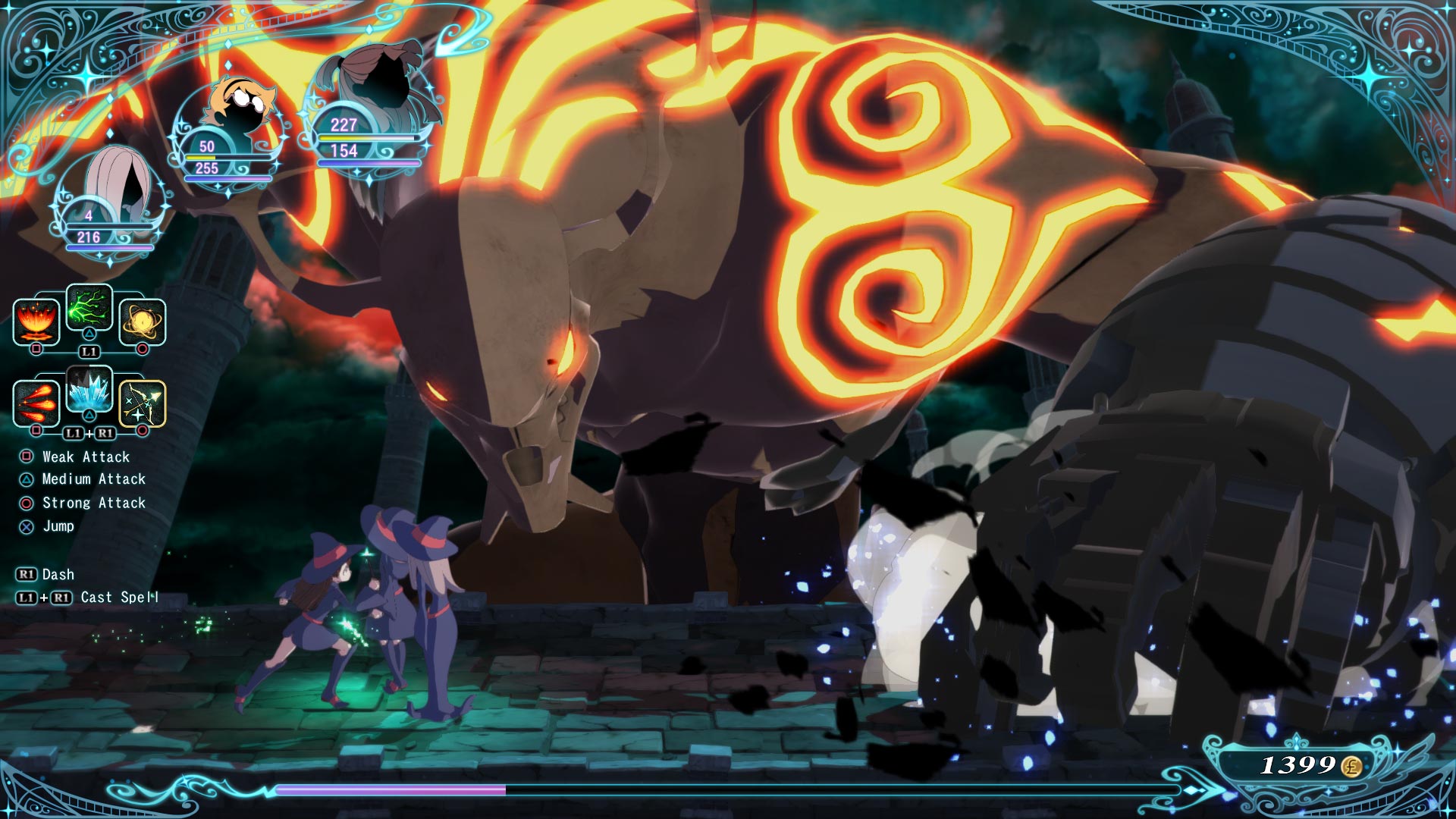This screenshot has width=1456, height=819.
Task: Toggle the R1 badge beside Dash
Action: pos(28,574)
